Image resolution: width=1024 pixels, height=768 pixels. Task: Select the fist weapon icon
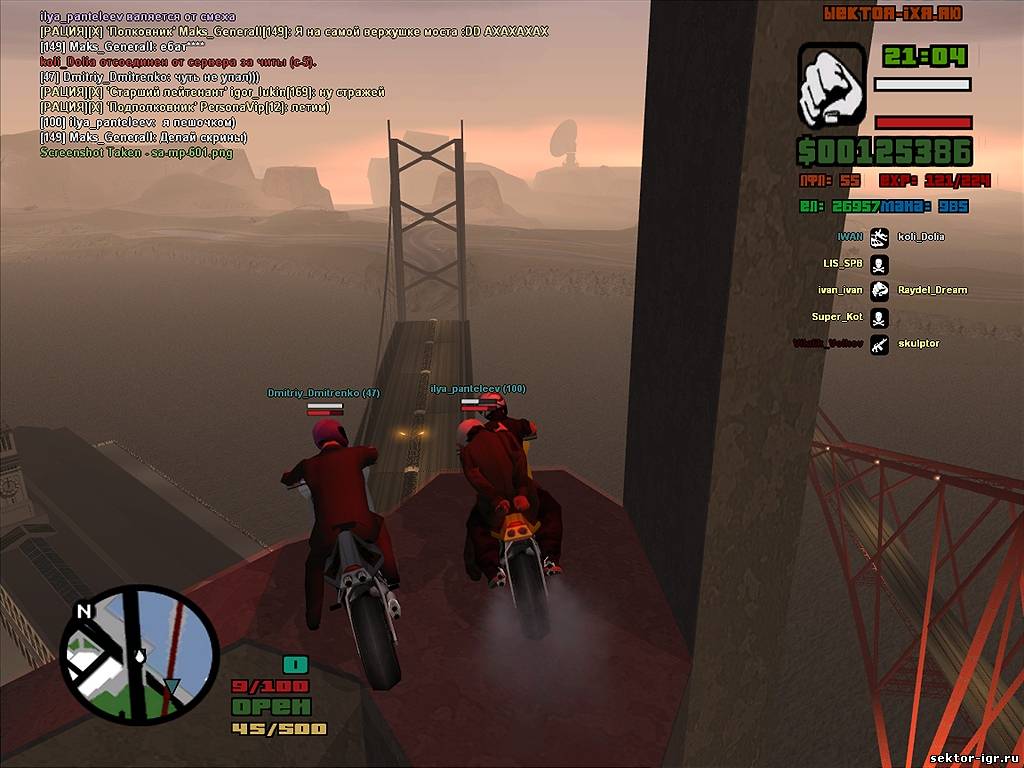tap(832, 86)
